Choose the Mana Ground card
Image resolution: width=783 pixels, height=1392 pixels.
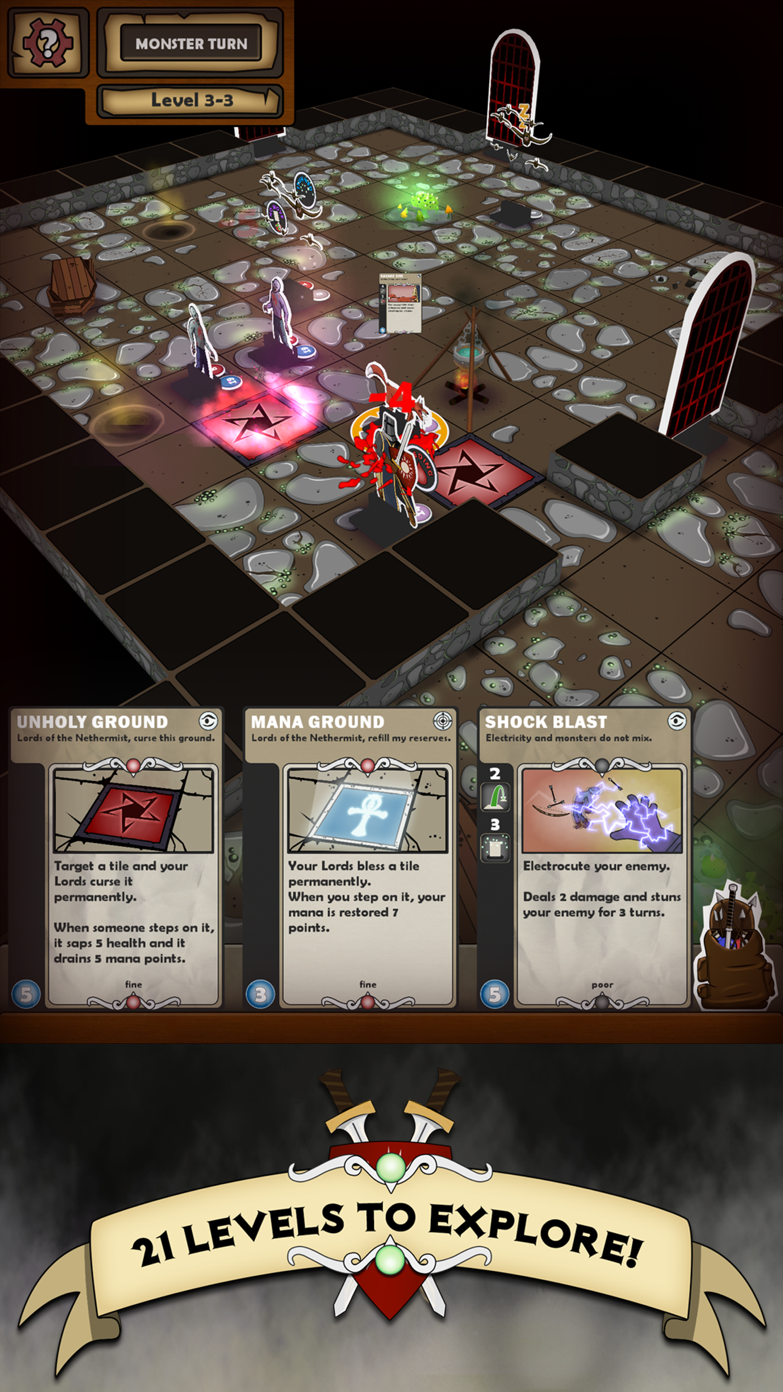351,858
